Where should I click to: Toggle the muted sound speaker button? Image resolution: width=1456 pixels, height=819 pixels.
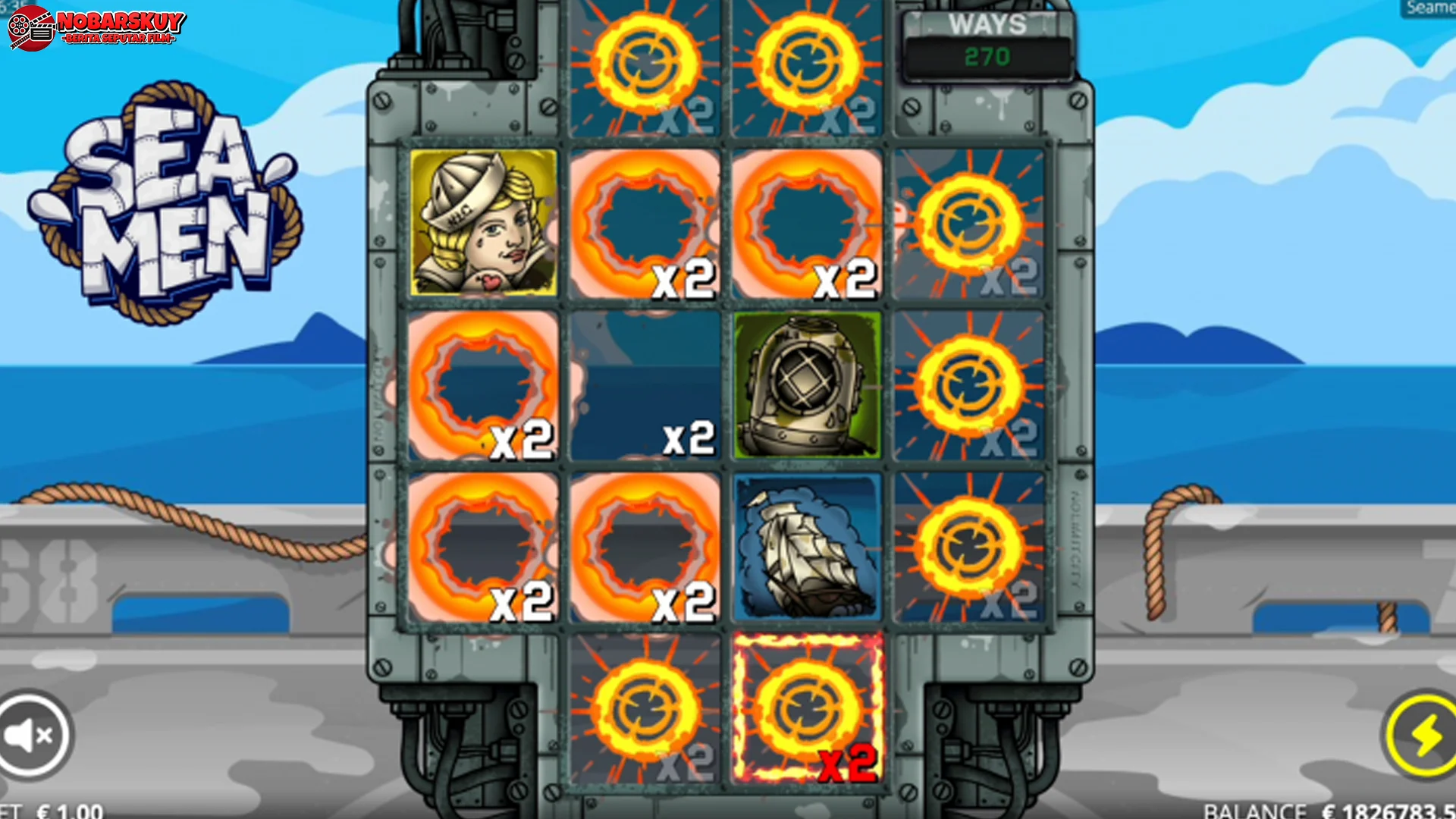click(x=30, y=734)
